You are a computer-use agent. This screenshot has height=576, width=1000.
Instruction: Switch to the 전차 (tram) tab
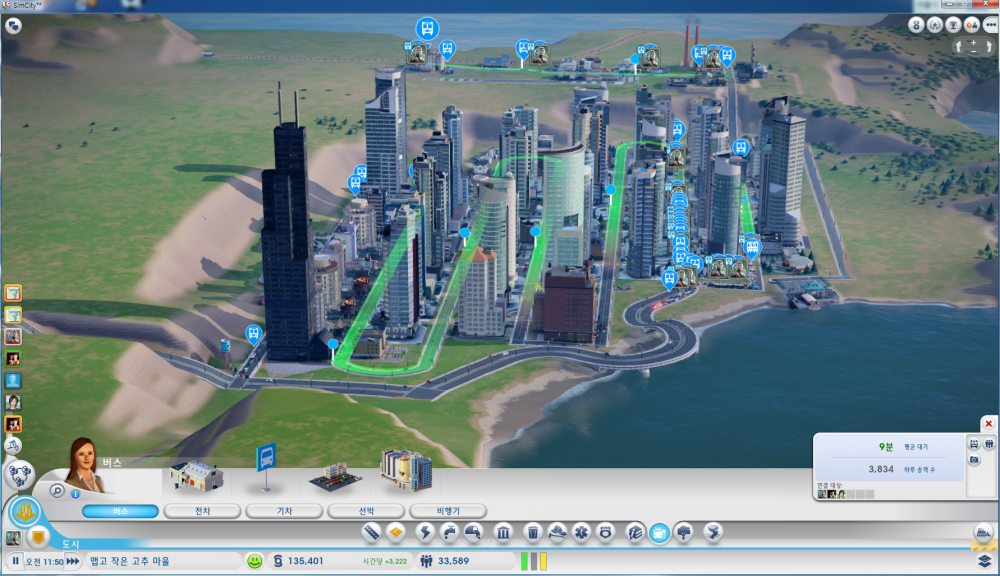tap(202, 511)
